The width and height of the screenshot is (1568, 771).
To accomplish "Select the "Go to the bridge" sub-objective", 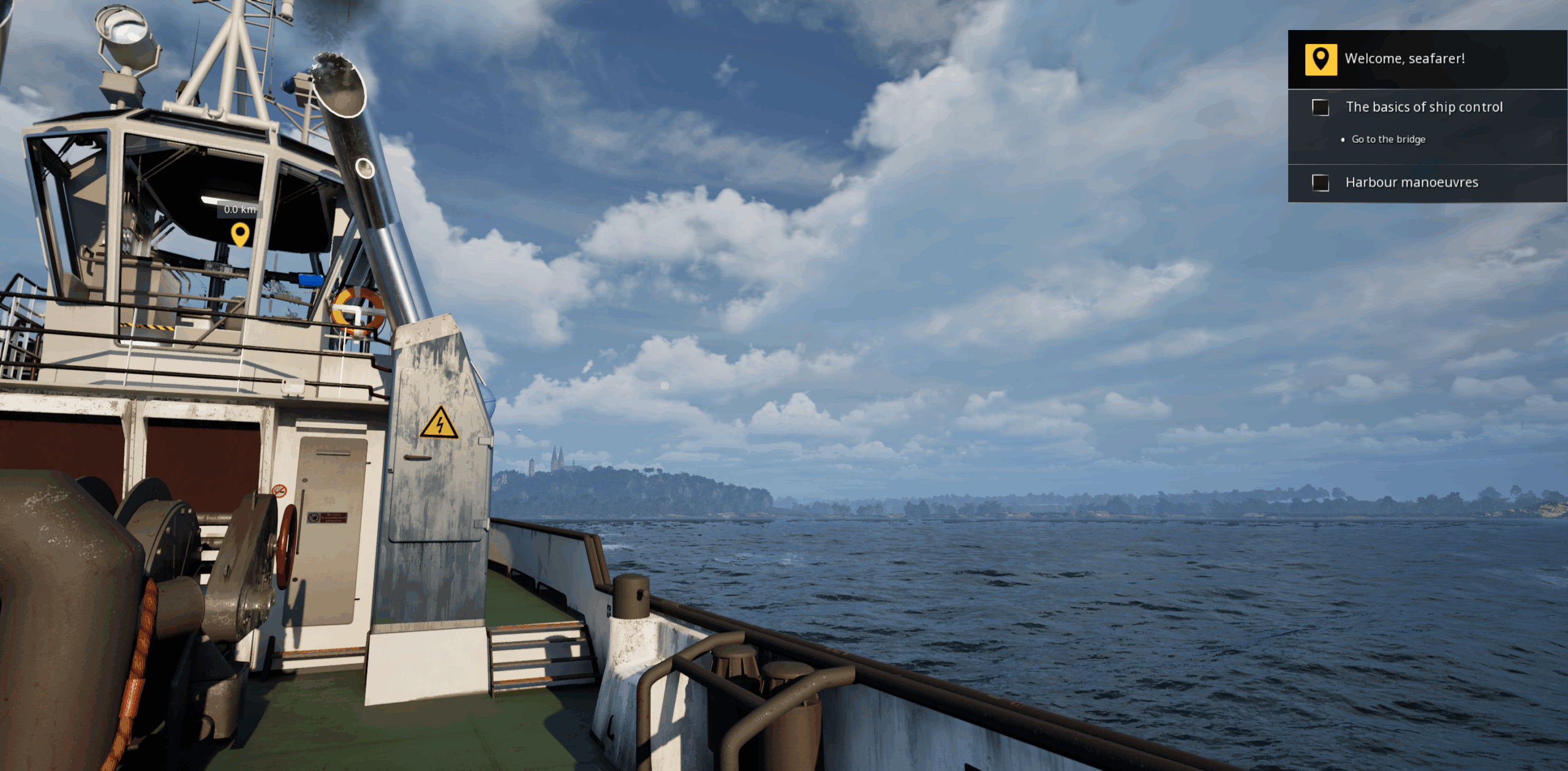I will [x=1388, y=140].
